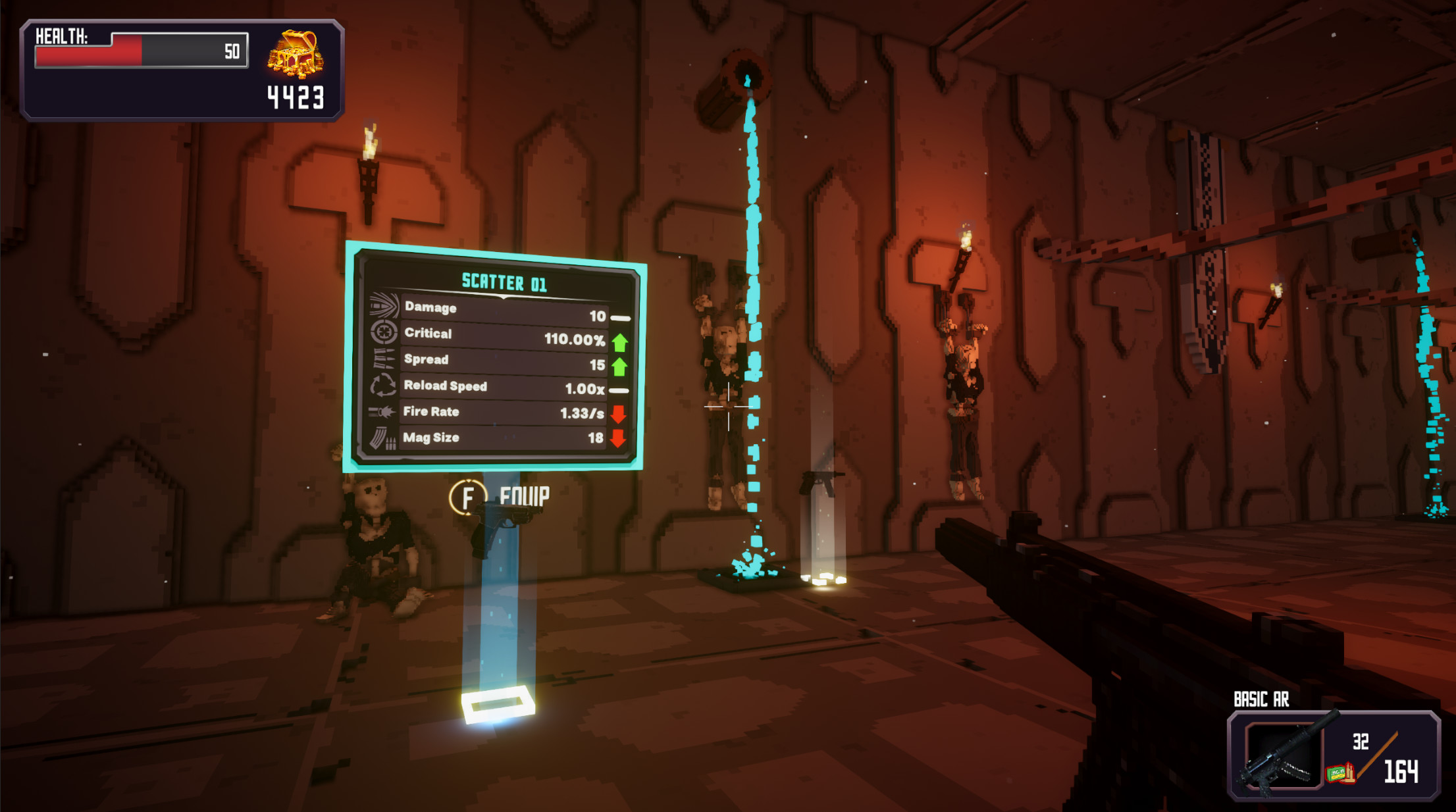Click the Reload Speed recycle icon
Screen dimensions: 1456x812
point(384,385)
